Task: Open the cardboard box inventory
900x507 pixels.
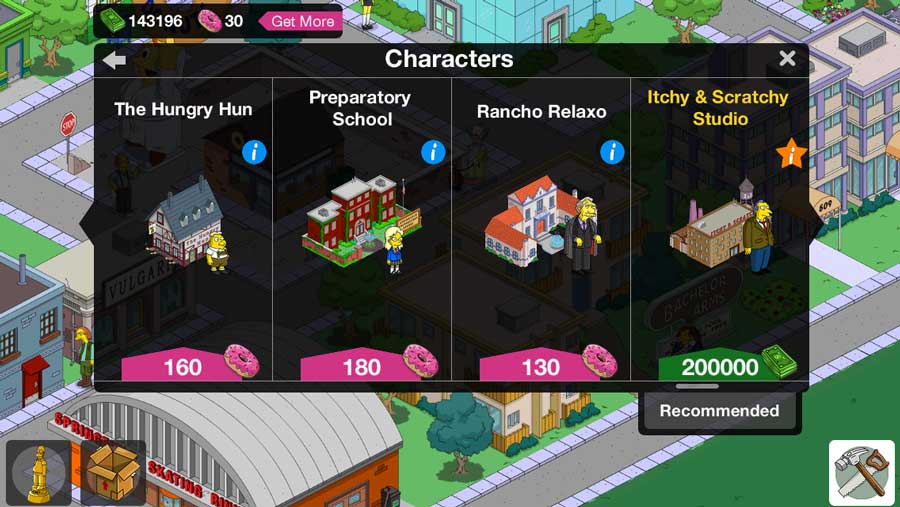Action: 113,472
